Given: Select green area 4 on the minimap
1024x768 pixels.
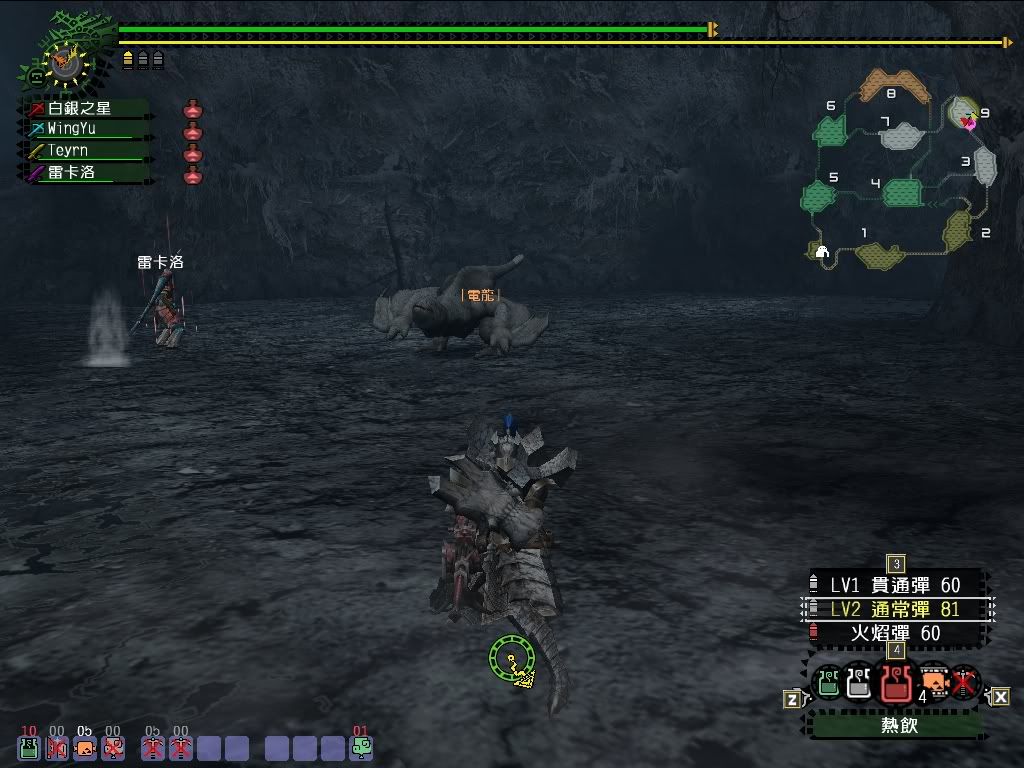Looking at the screenshot, I should [902, 192].
